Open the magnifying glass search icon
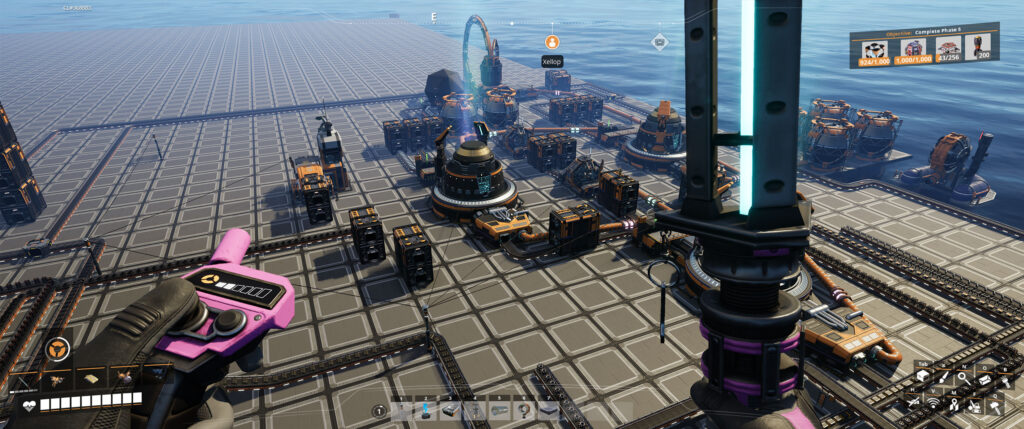The width and height of the screenshot is (1024, 429). 962,377
